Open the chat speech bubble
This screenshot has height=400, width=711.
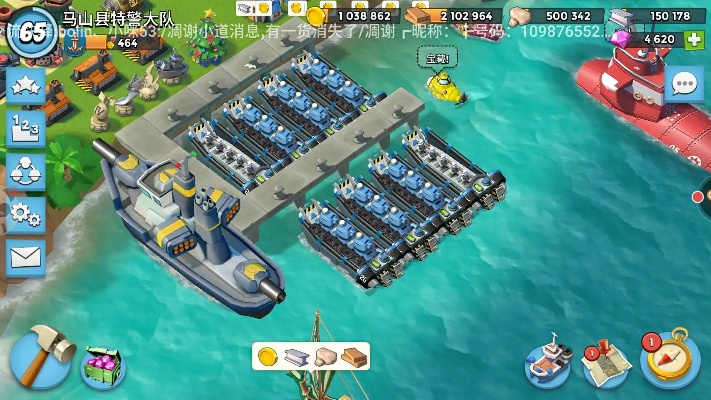684,84
